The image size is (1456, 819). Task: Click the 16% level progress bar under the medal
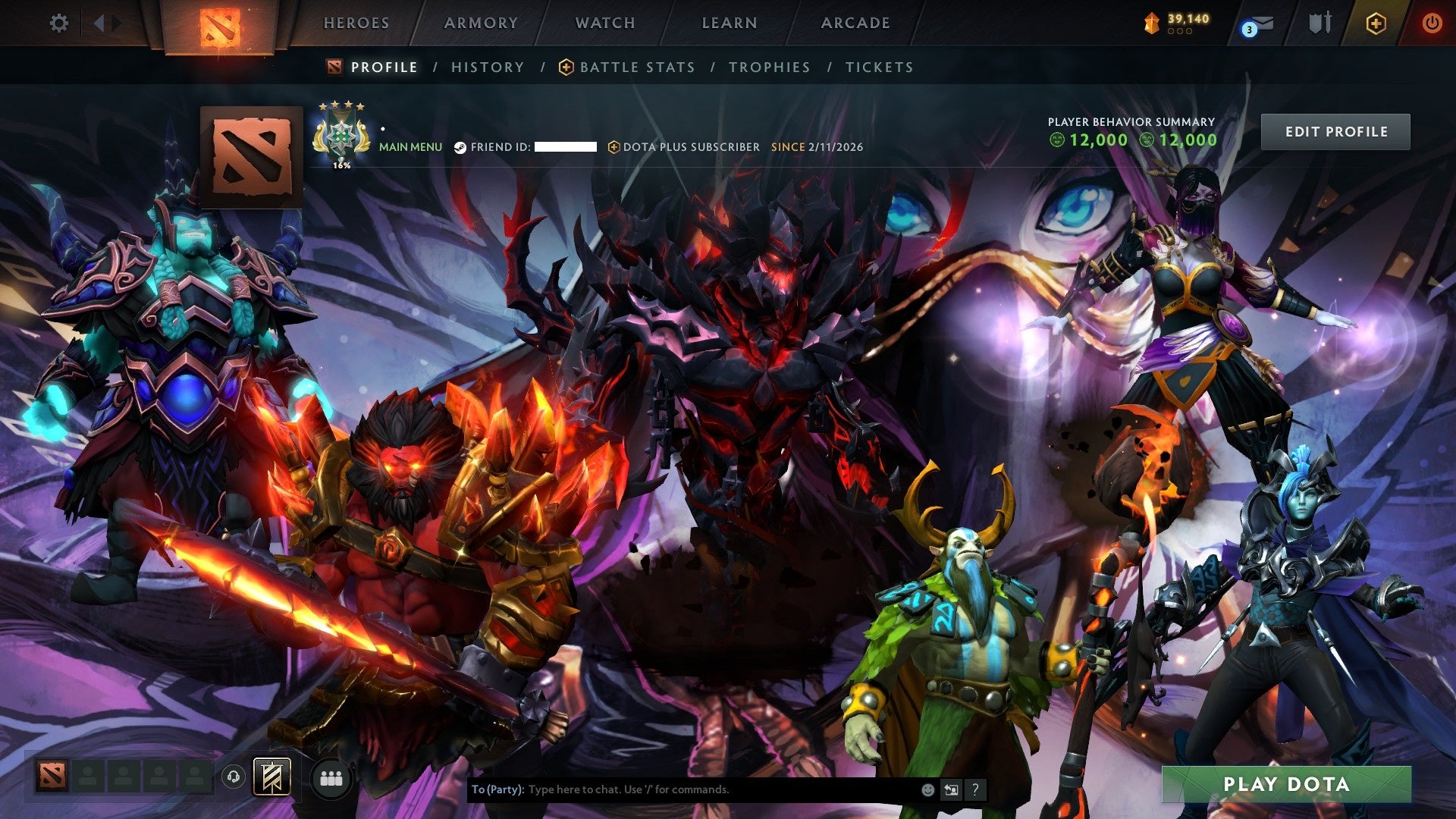343,165
